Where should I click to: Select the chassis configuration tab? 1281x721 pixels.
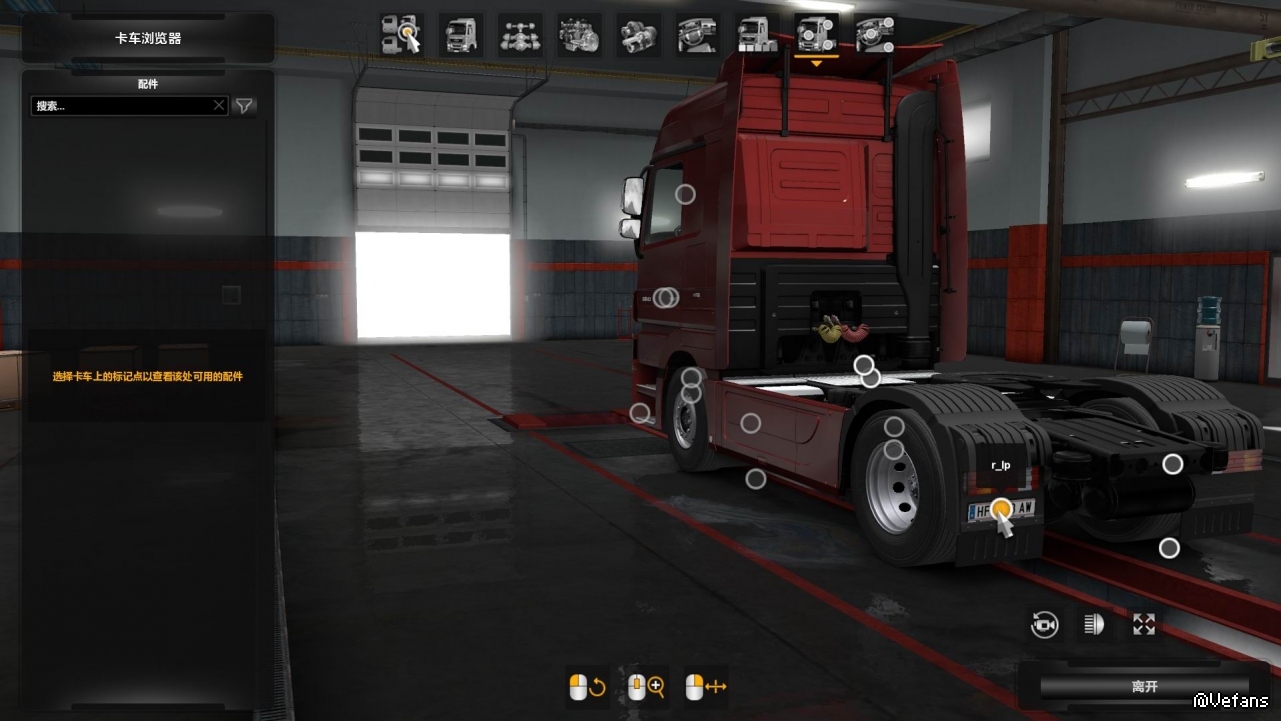pyautogui.click(x=520, y=35)
